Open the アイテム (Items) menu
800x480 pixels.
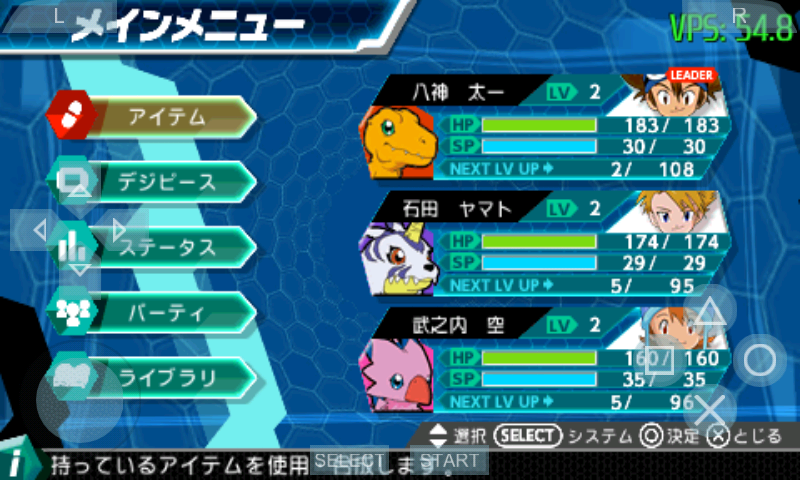tap(165, 117)
